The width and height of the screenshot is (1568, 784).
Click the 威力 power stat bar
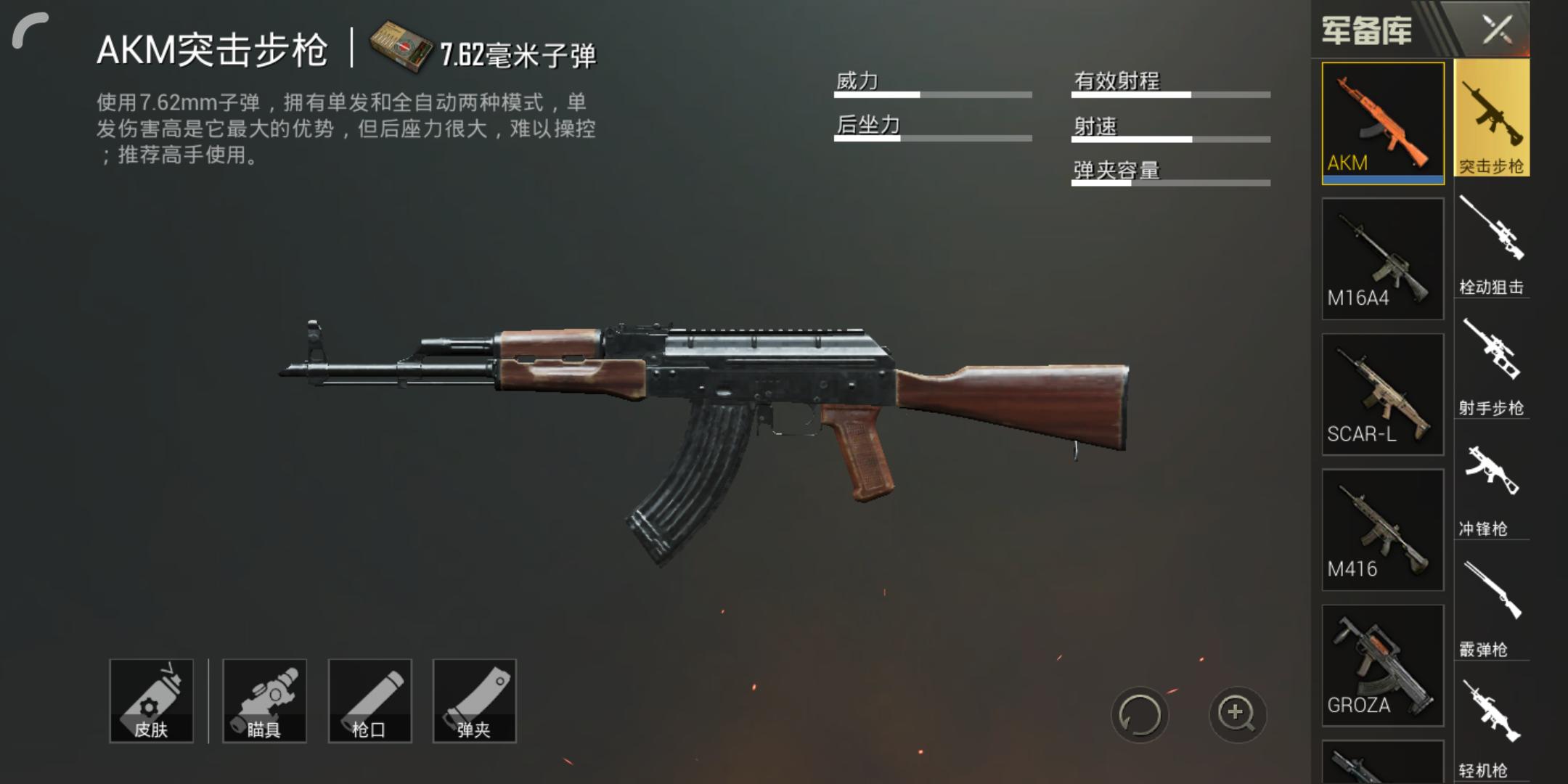pyautogui.click(x=933, y=94)
